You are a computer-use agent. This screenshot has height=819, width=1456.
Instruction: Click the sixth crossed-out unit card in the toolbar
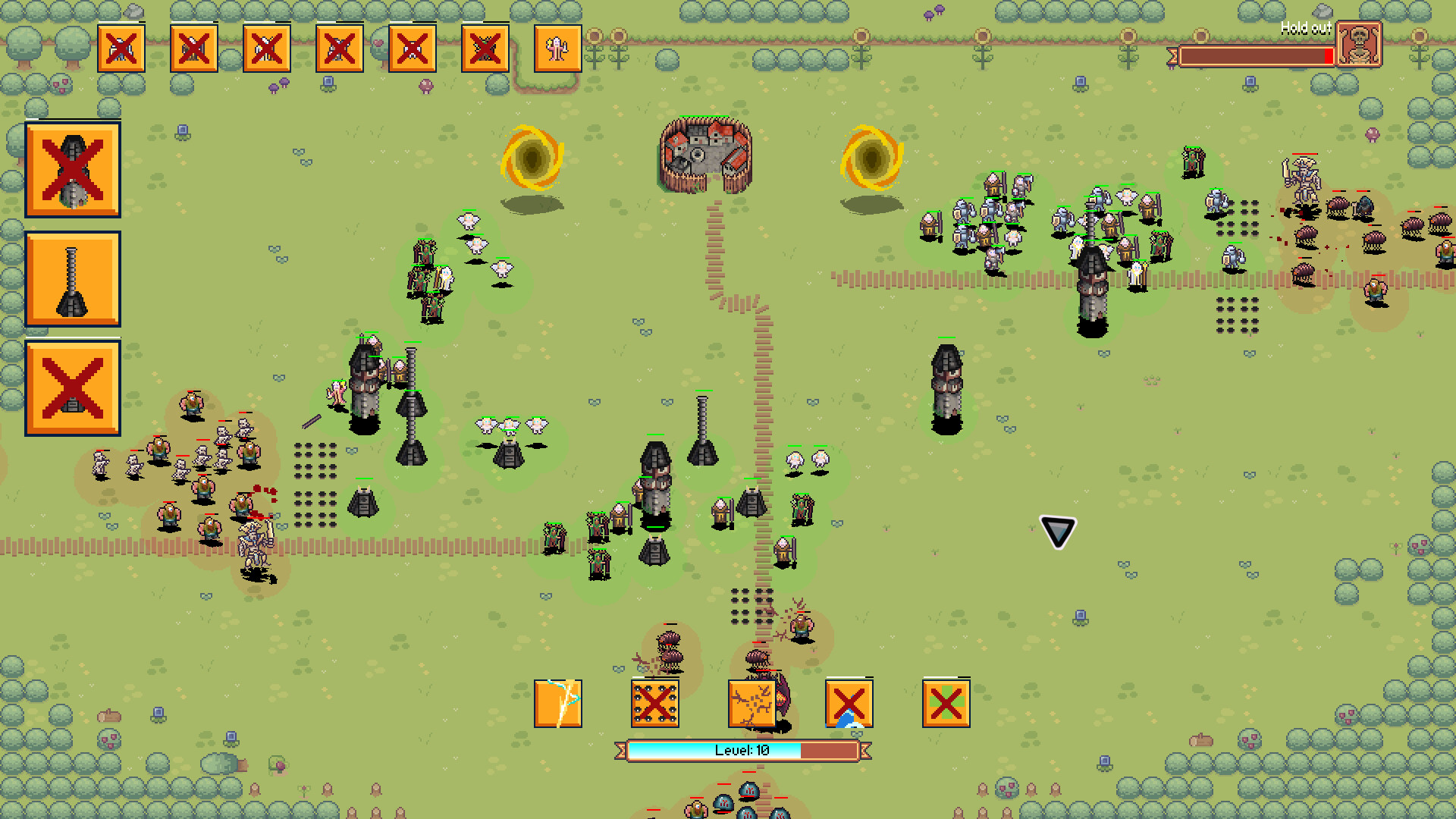[x=485, y=48]
